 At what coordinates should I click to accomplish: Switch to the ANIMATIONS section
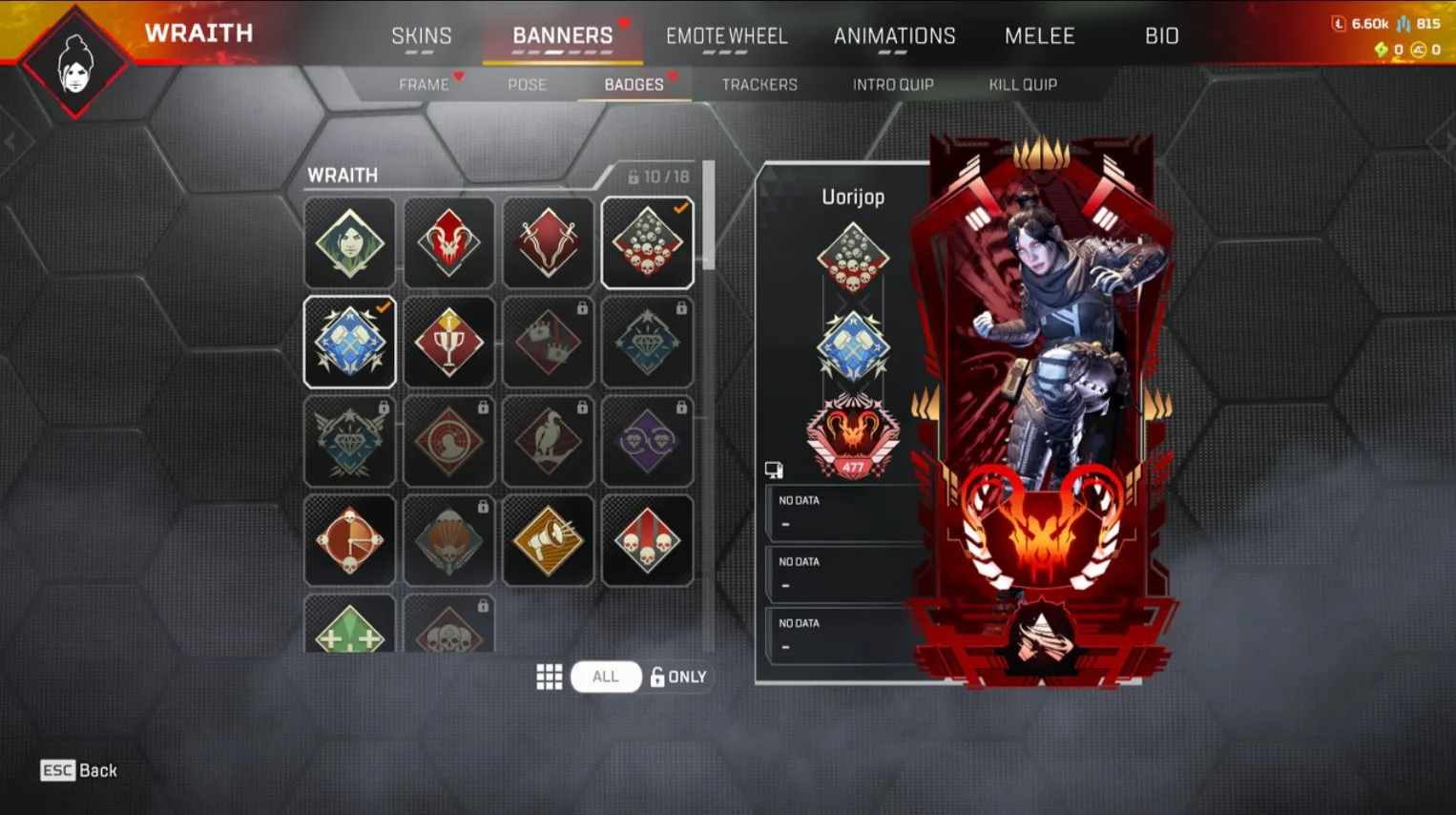click(895, 36)
